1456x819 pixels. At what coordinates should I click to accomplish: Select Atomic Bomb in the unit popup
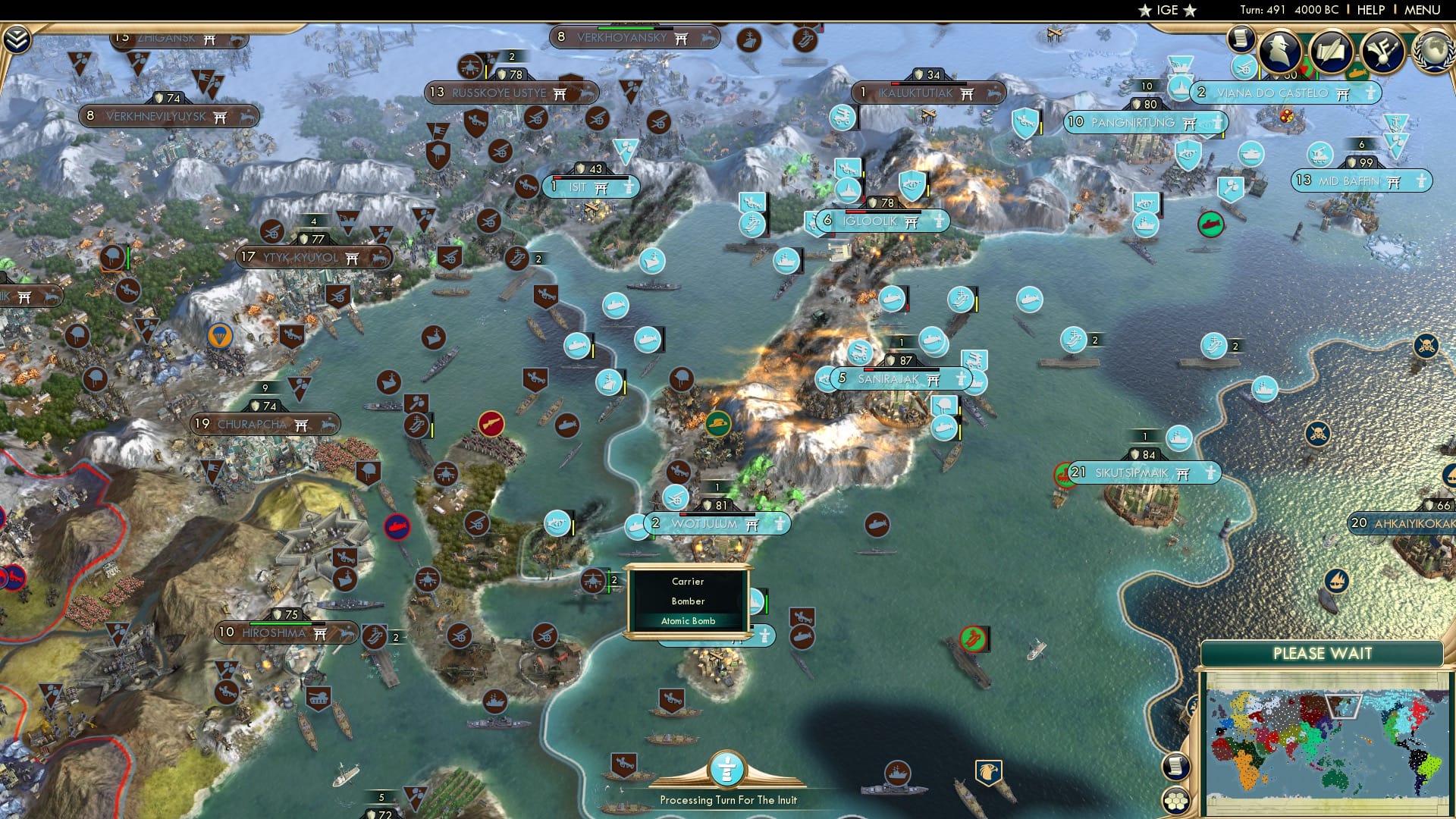pos(687,620)
